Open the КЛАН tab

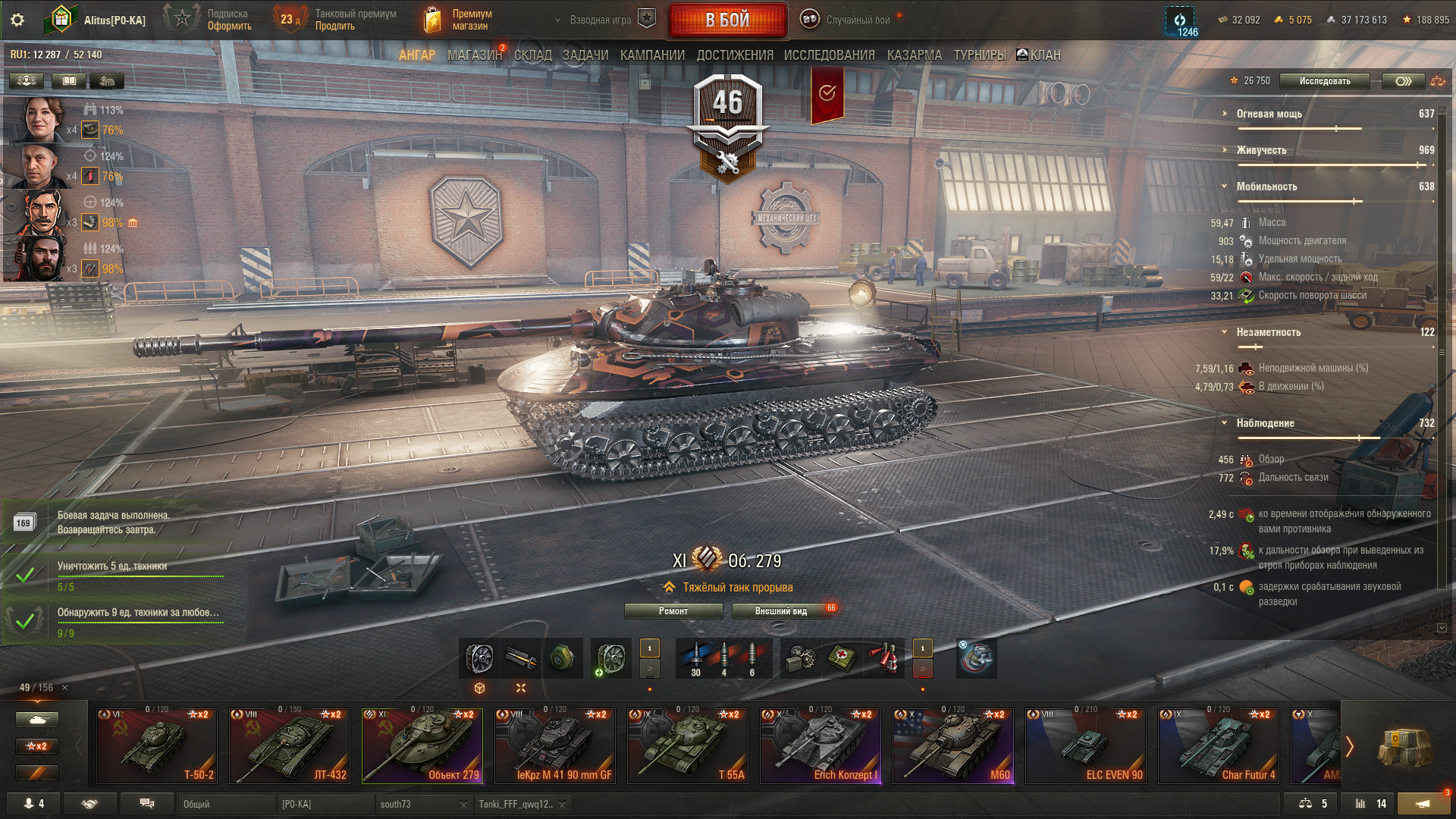pos(1039,55)
